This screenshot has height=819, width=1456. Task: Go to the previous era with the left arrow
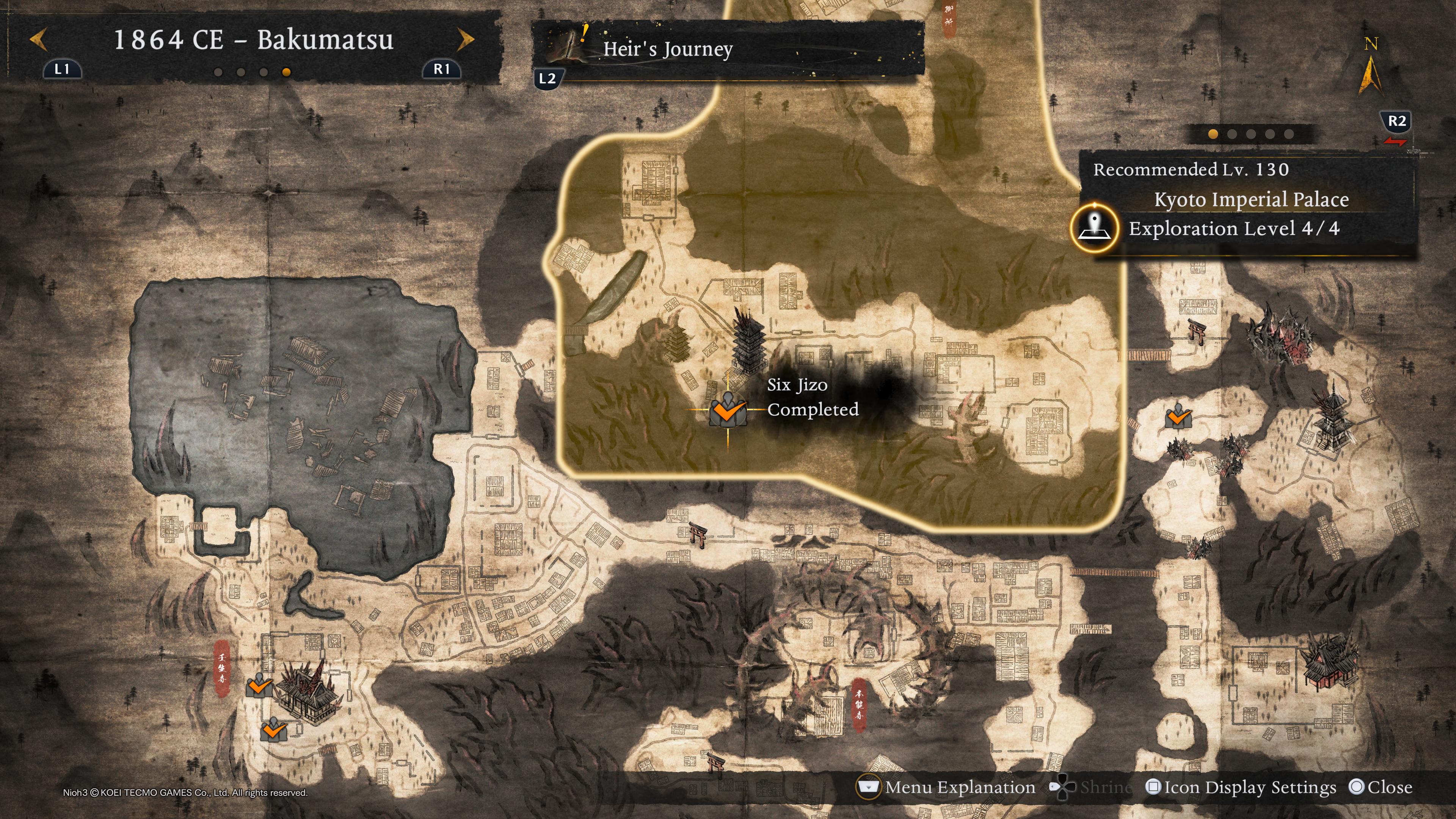(38, 40)
